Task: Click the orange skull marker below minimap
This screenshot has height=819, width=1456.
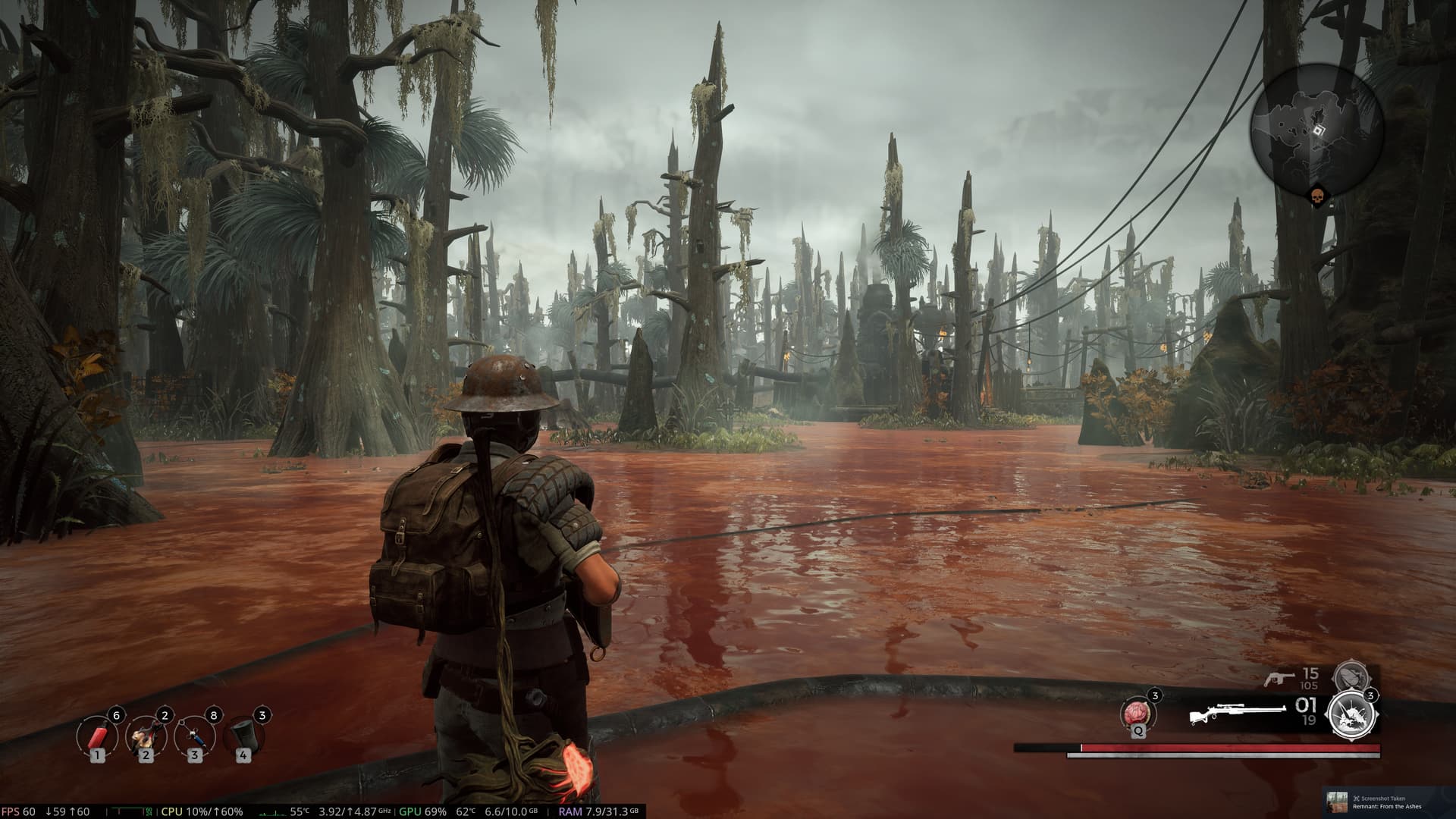Action: [x=1317, y=197]
